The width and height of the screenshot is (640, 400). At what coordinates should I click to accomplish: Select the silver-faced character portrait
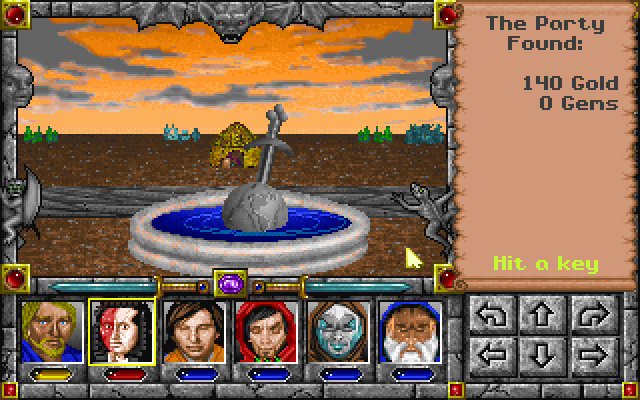click(339, 331)
